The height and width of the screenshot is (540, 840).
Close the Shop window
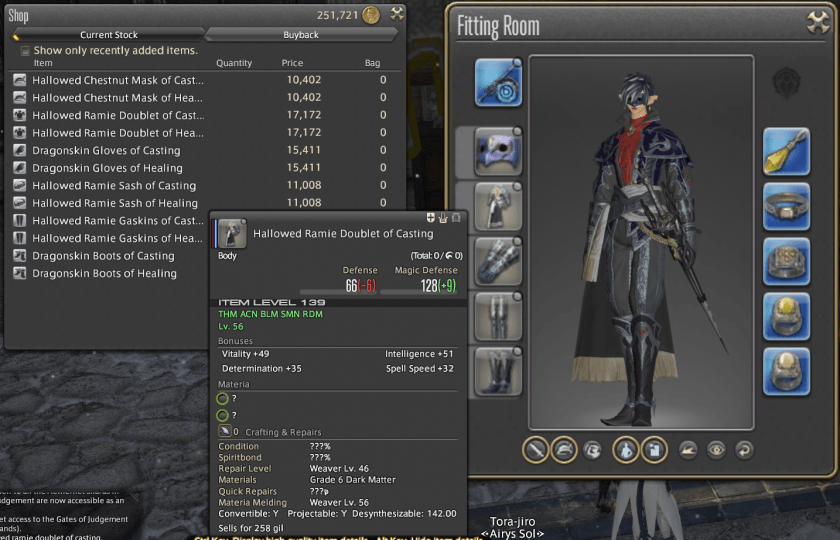(397, 13)
